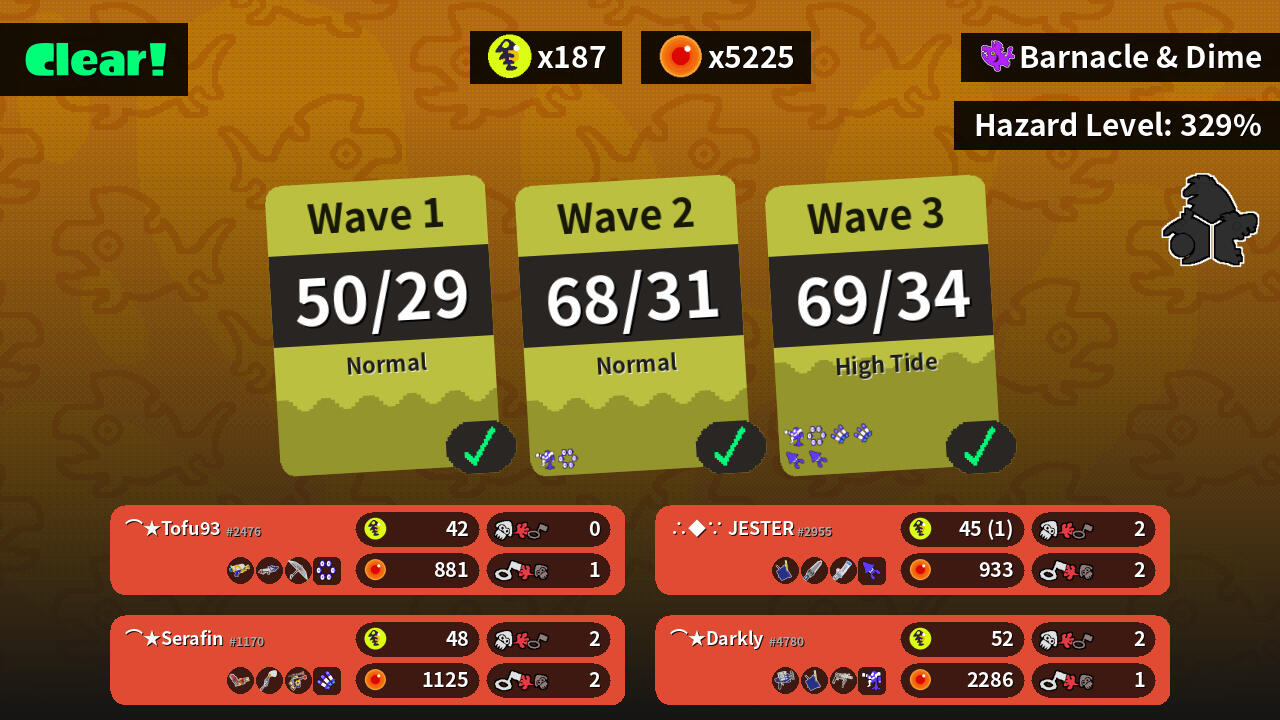Select Tofu93's special weapon icon
Image resolution: width=1280 pixels, height=720 pixels.
(325, 571)
